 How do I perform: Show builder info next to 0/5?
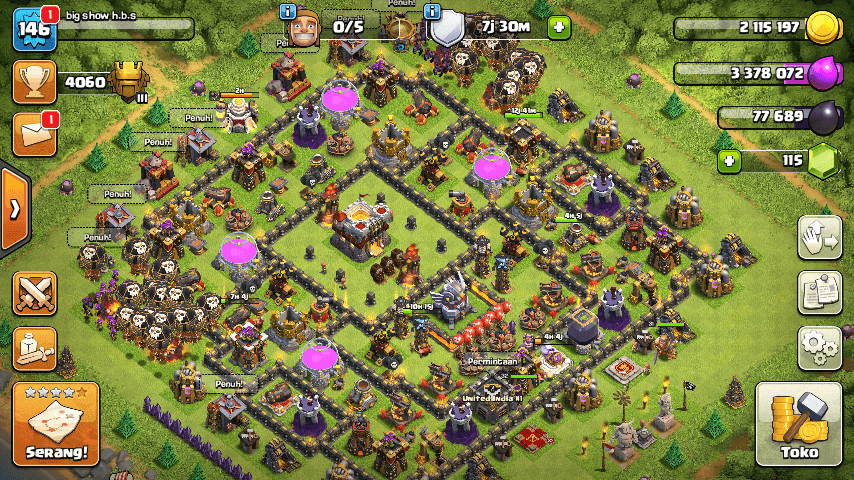click(288, 11)
